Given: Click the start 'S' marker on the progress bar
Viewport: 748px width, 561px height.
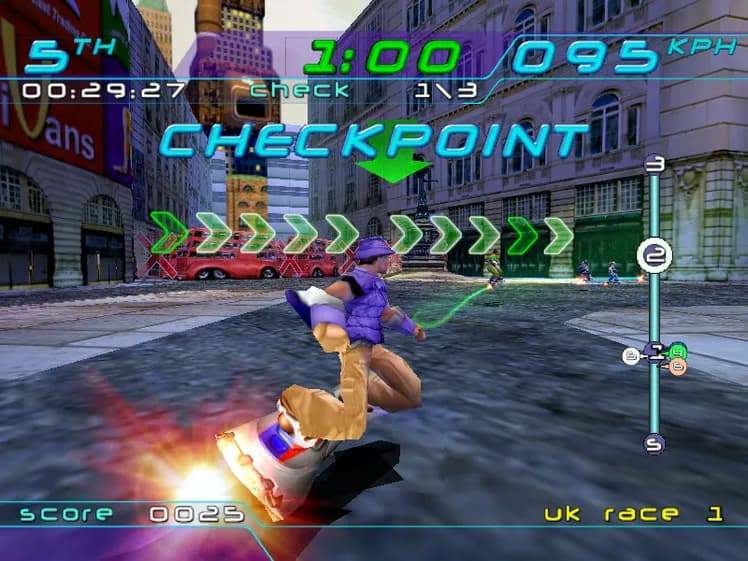Looking at the screenshot, I should pyautogui.click(x=654, y=443).
